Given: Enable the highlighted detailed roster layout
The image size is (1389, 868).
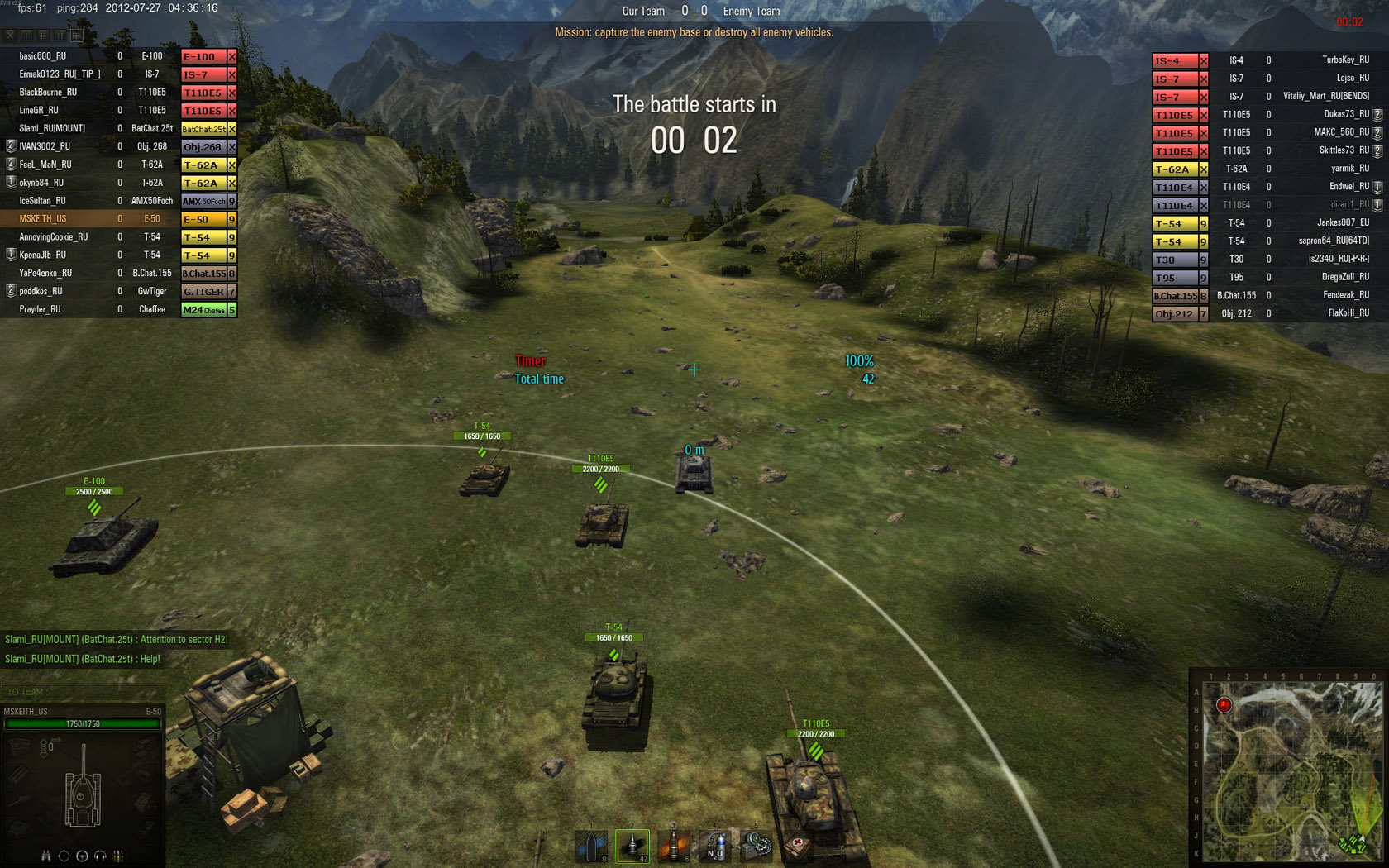Looking at the screenshot, I should point(77,36).
